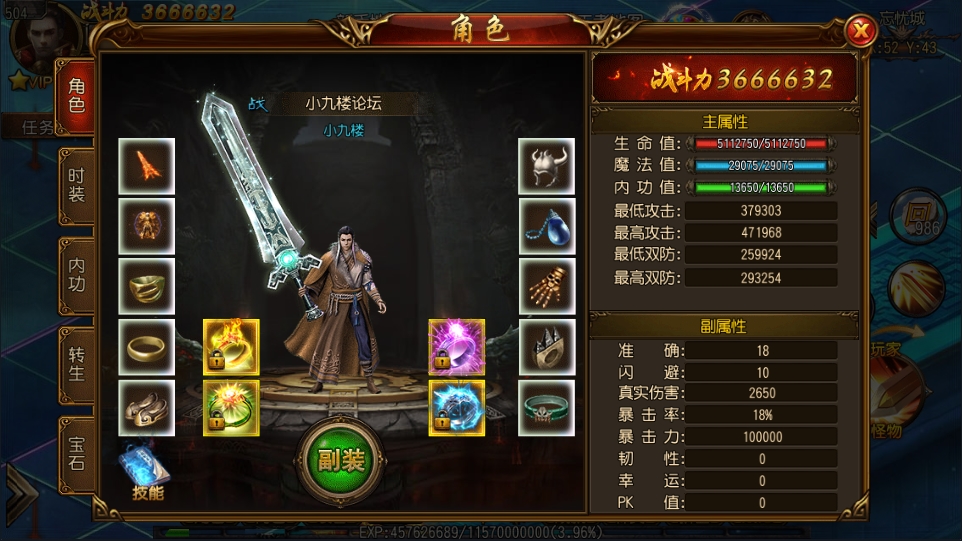Image resolution: width=962 pixels, height=541 pixels.
Task: Pick the green belt slot
Action: pyautogui.click(x=547, y=407)
